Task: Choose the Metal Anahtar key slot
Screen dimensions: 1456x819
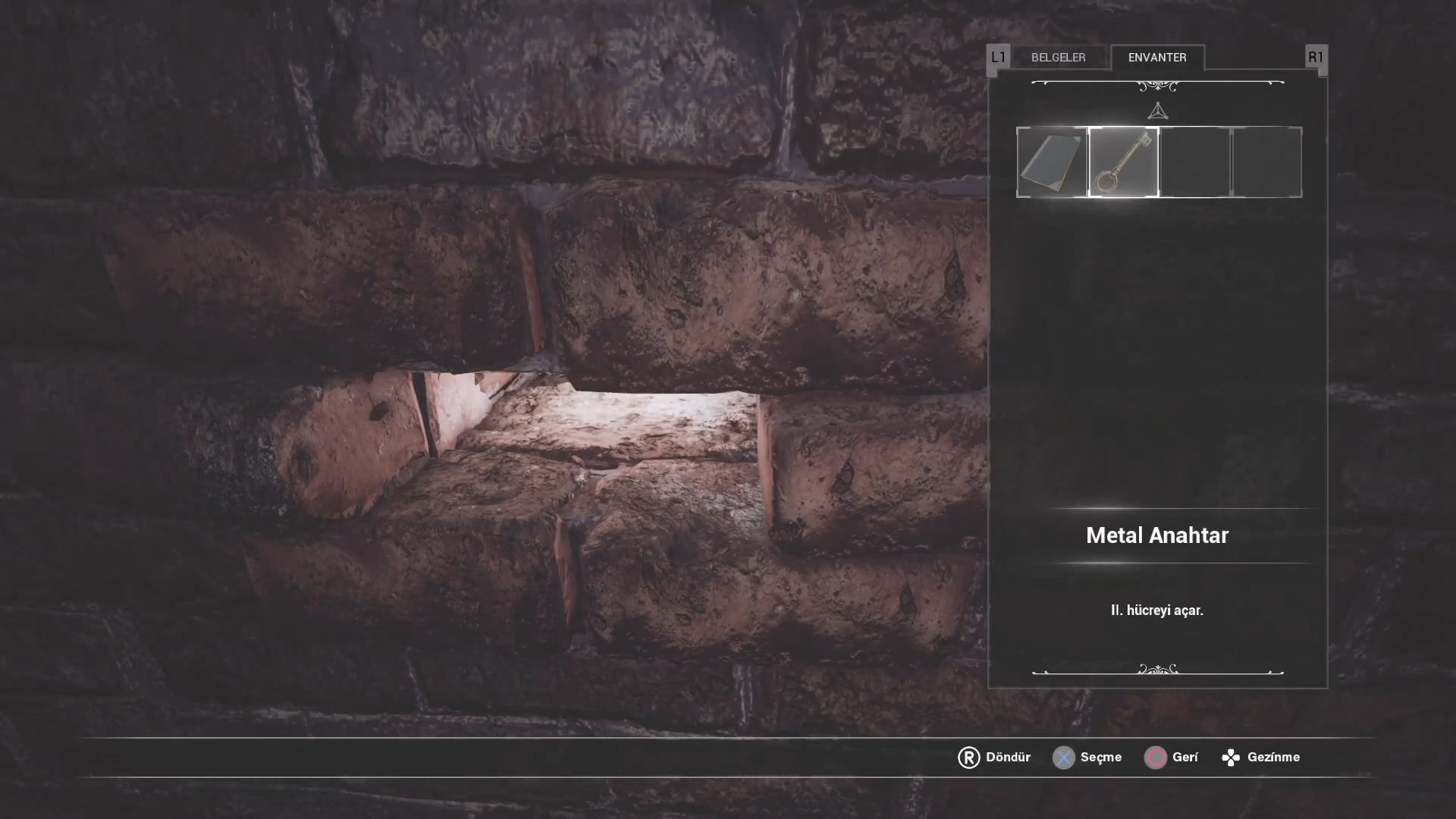Action: click(x=1123, y=162)
